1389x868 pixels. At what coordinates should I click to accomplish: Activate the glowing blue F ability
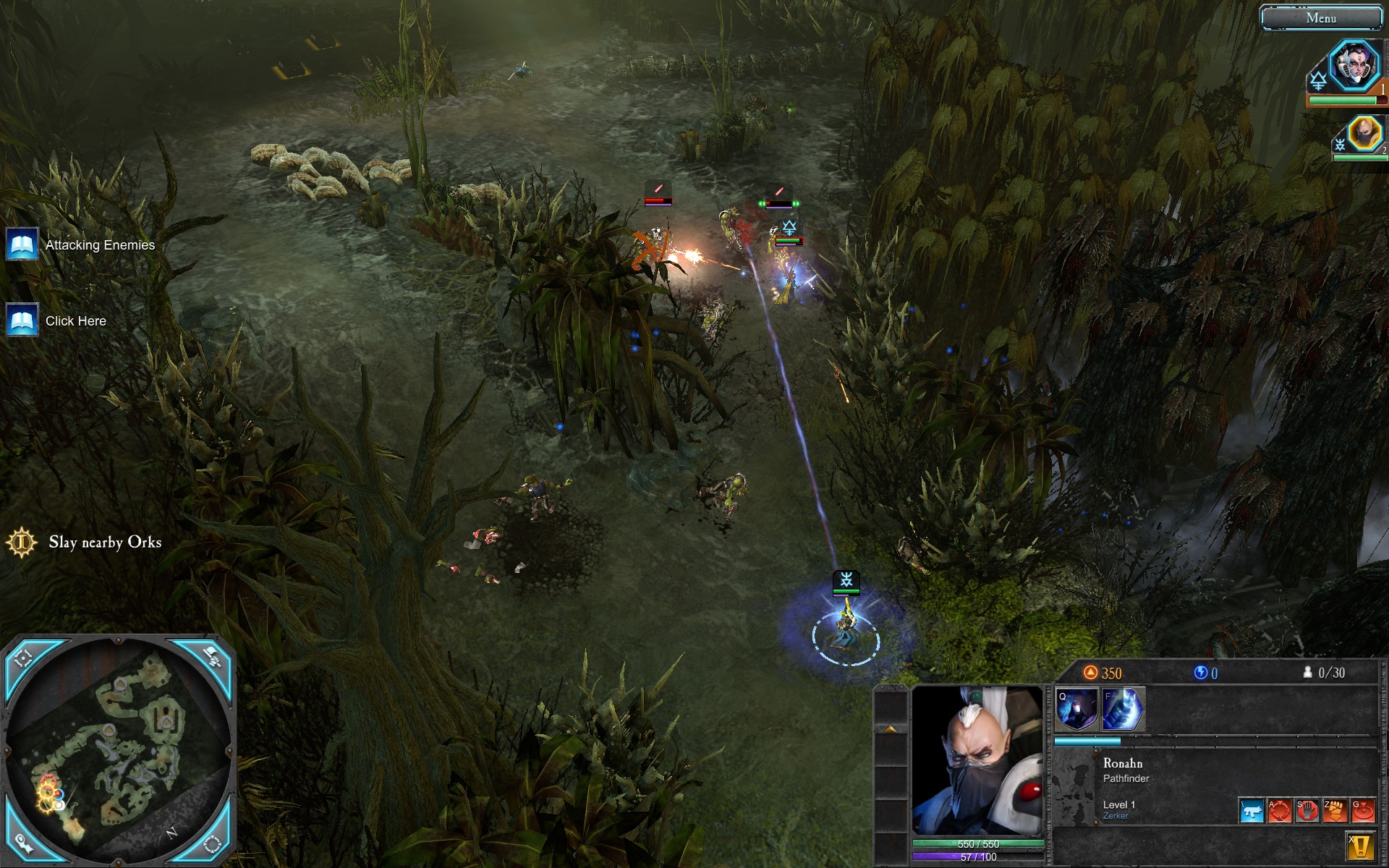(1122, 709)
